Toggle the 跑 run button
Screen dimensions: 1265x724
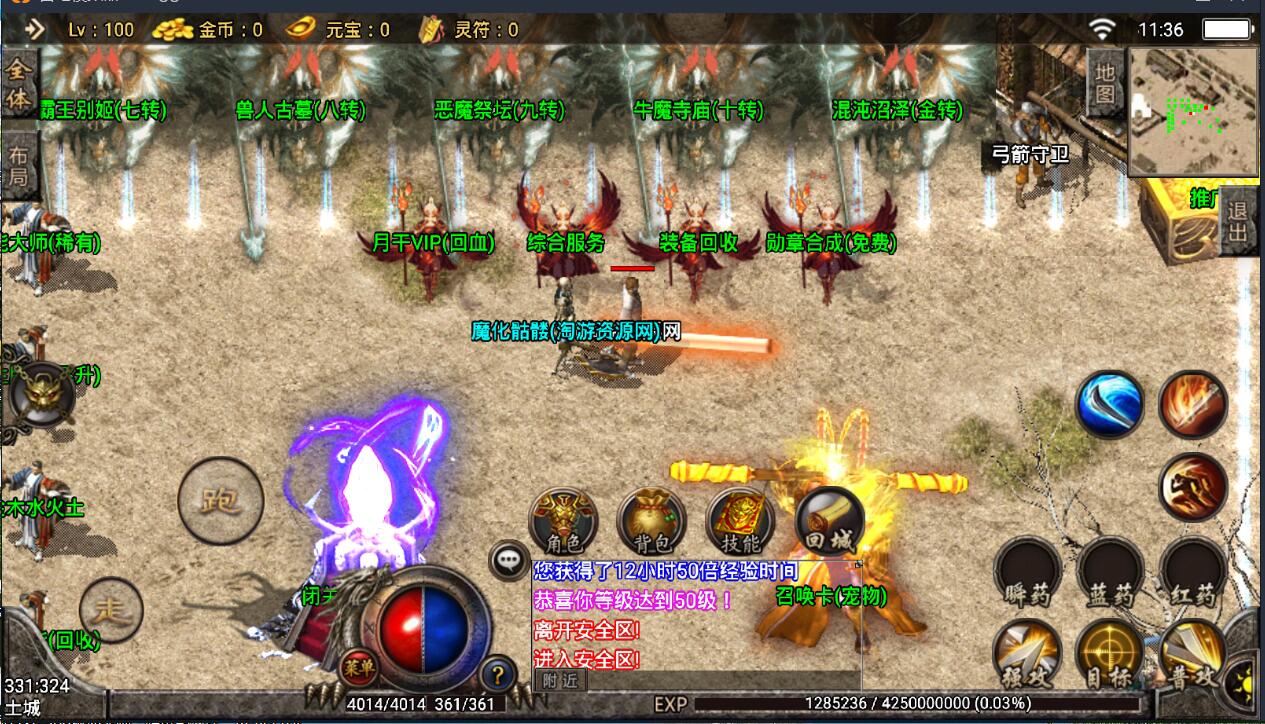click(220, 500)
